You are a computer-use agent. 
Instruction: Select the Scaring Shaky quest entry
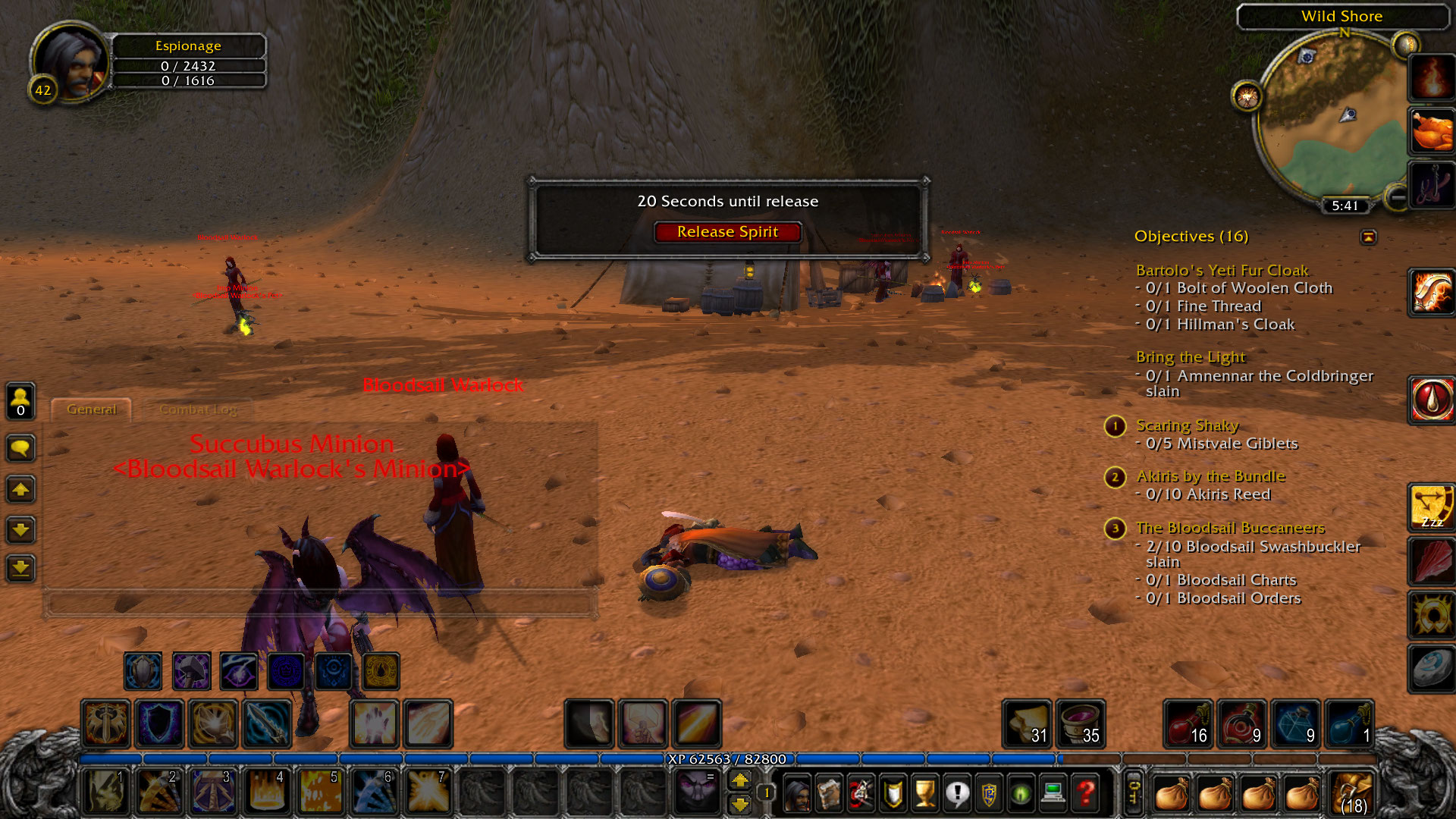click(1187, 425)
